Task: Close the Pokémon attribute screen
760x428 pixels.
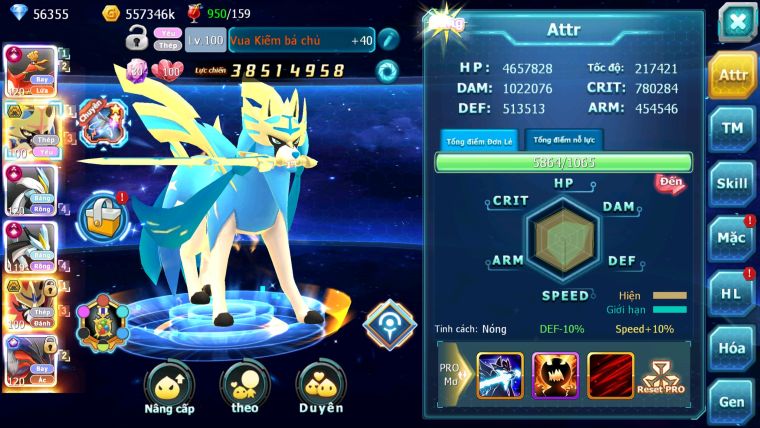Action: point(736,21)
